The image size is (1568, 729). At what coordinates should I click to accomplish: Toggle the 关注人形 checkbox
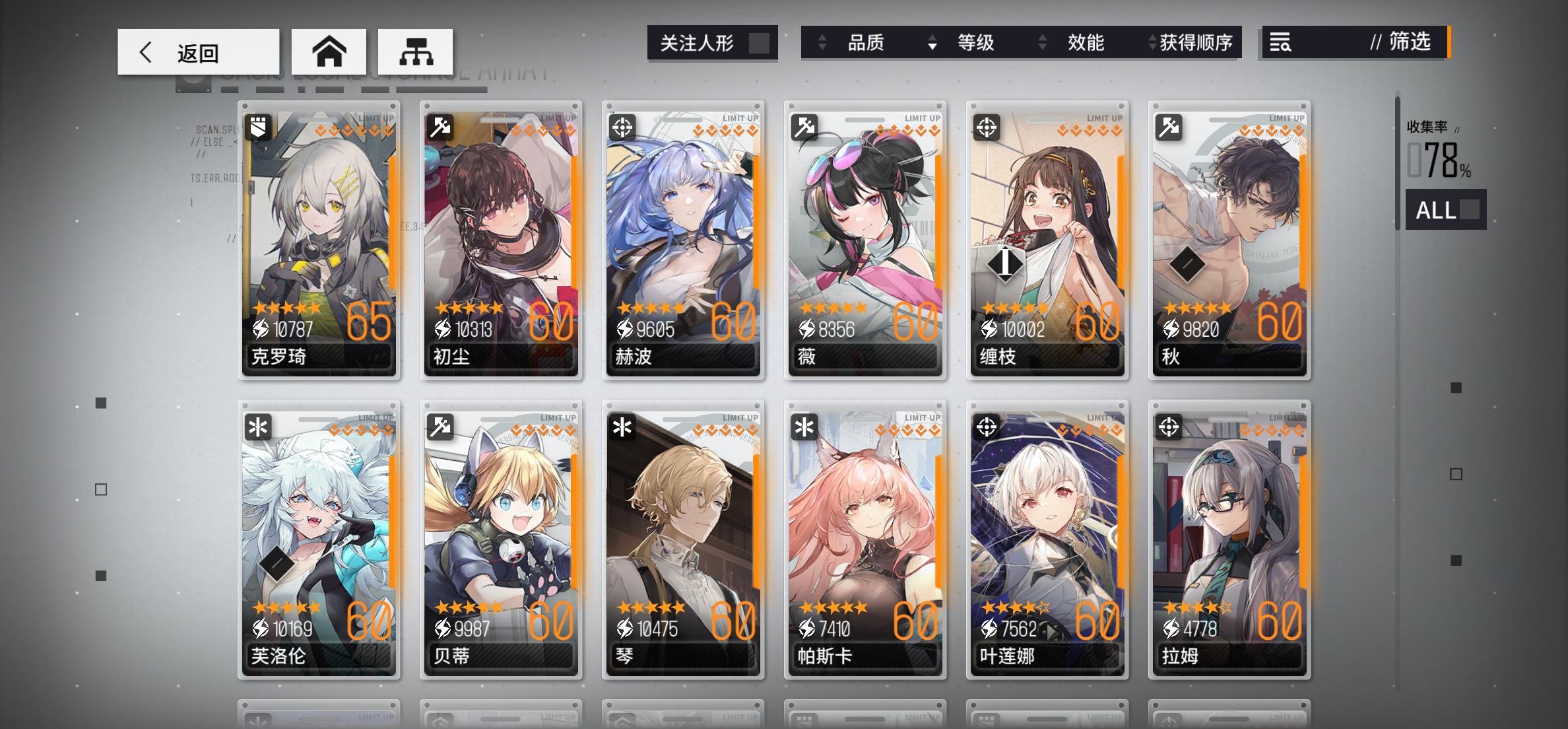(759, 42)
